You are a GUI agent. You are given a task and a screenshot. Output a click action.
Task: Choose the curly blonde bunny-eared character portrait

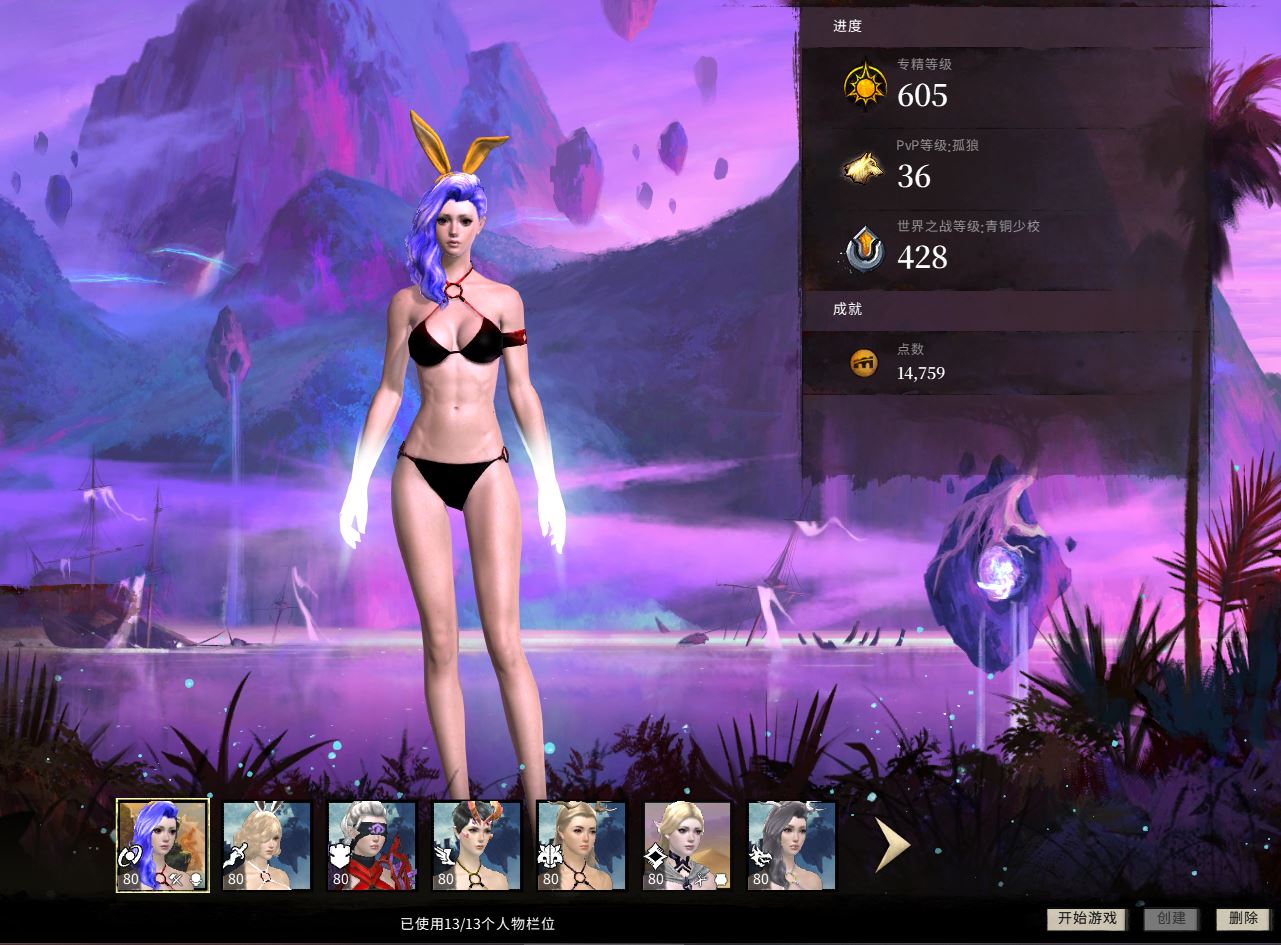tap(267, 846)
